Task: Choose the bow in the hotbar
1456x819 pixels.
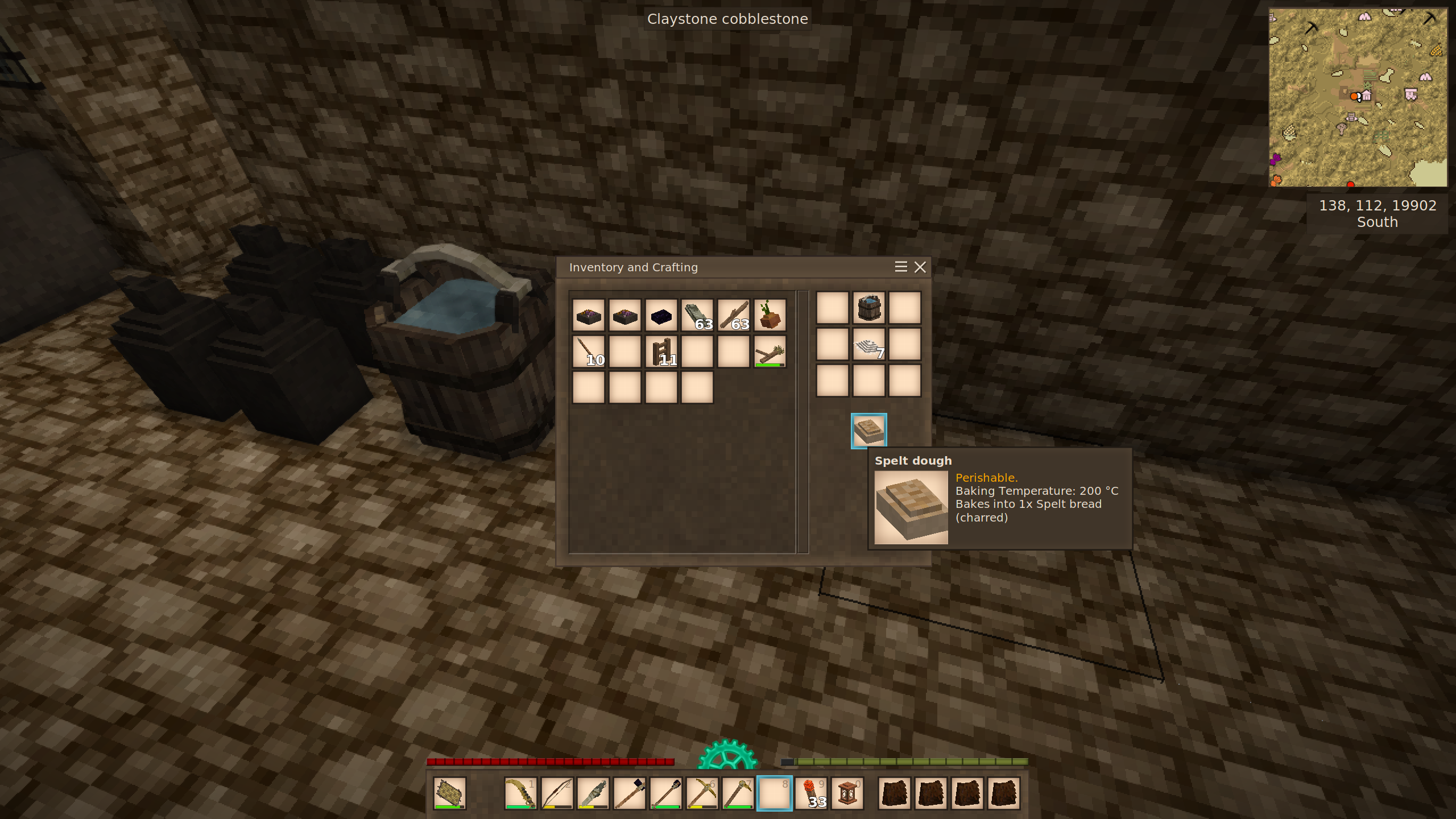Action: [557, 793]
